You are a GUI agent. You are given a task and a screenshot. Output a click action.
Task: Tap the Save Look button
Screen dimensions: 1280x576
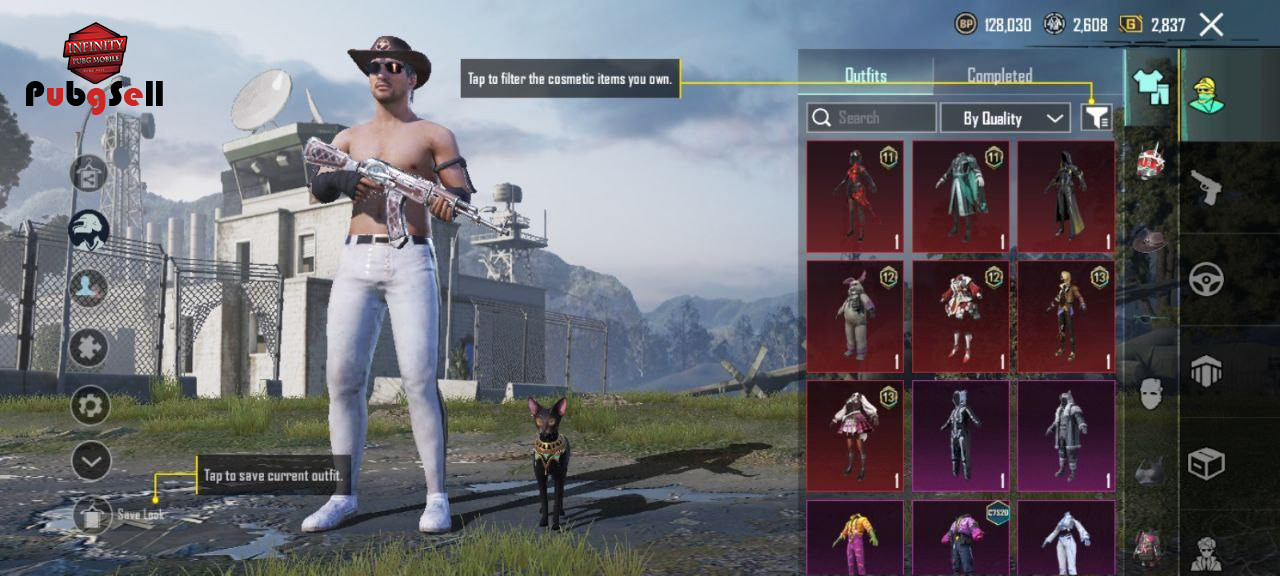coord(93,515)
